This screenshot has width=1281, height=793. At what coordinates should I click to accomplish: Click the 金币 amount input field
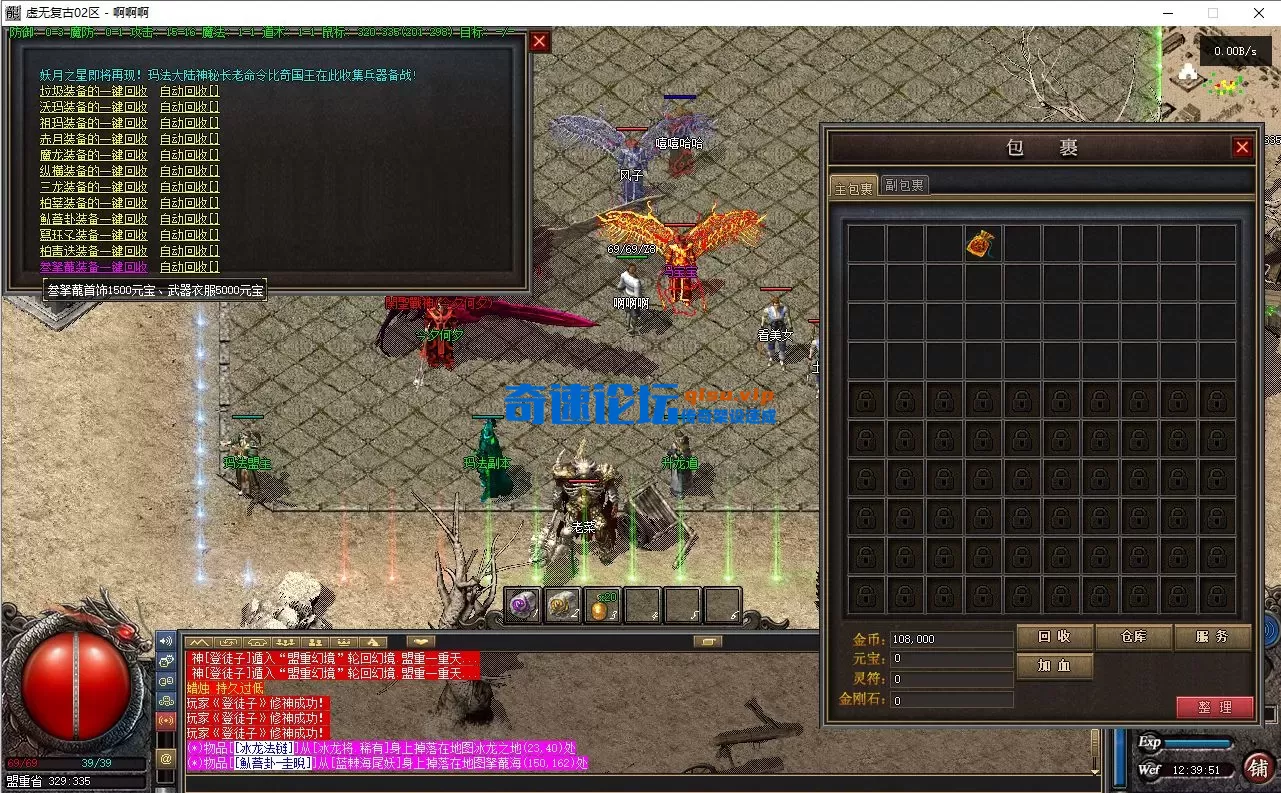coord(951,637)
